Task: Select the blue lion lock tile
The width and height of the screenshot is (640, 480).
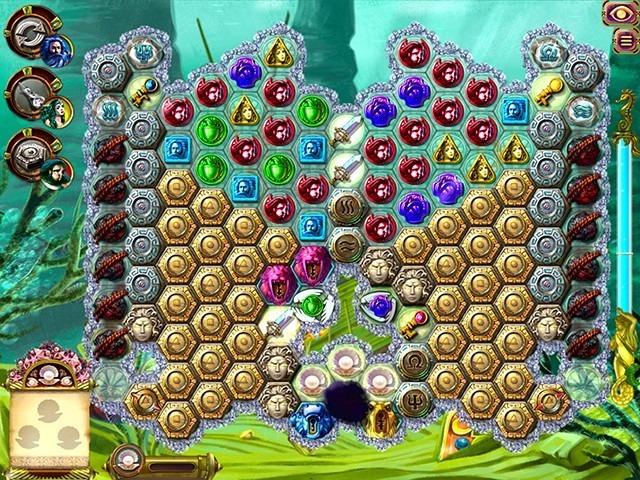Action: (308, 419)
